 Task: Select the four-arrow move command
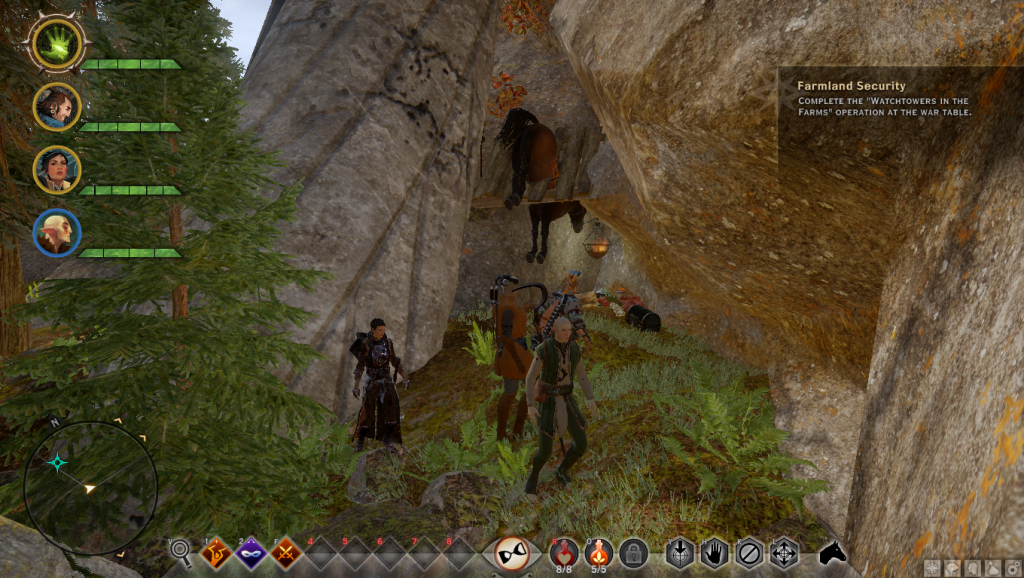point(783,553)
